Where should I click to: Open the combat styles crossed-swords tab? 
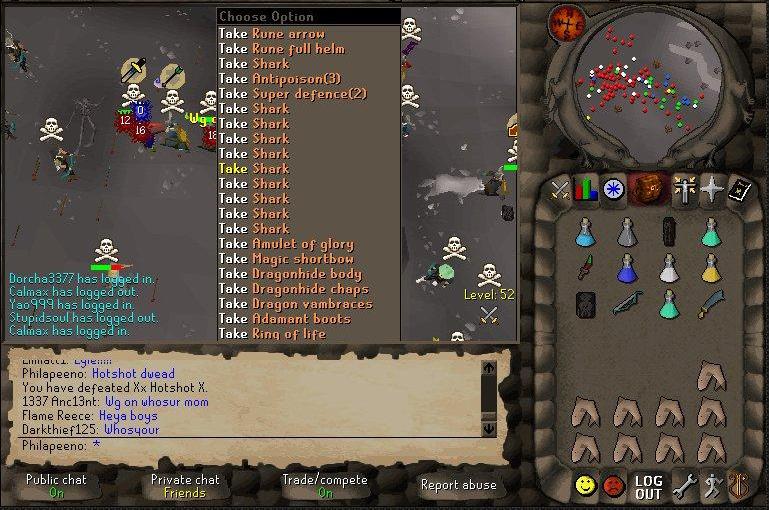(560, 189)
